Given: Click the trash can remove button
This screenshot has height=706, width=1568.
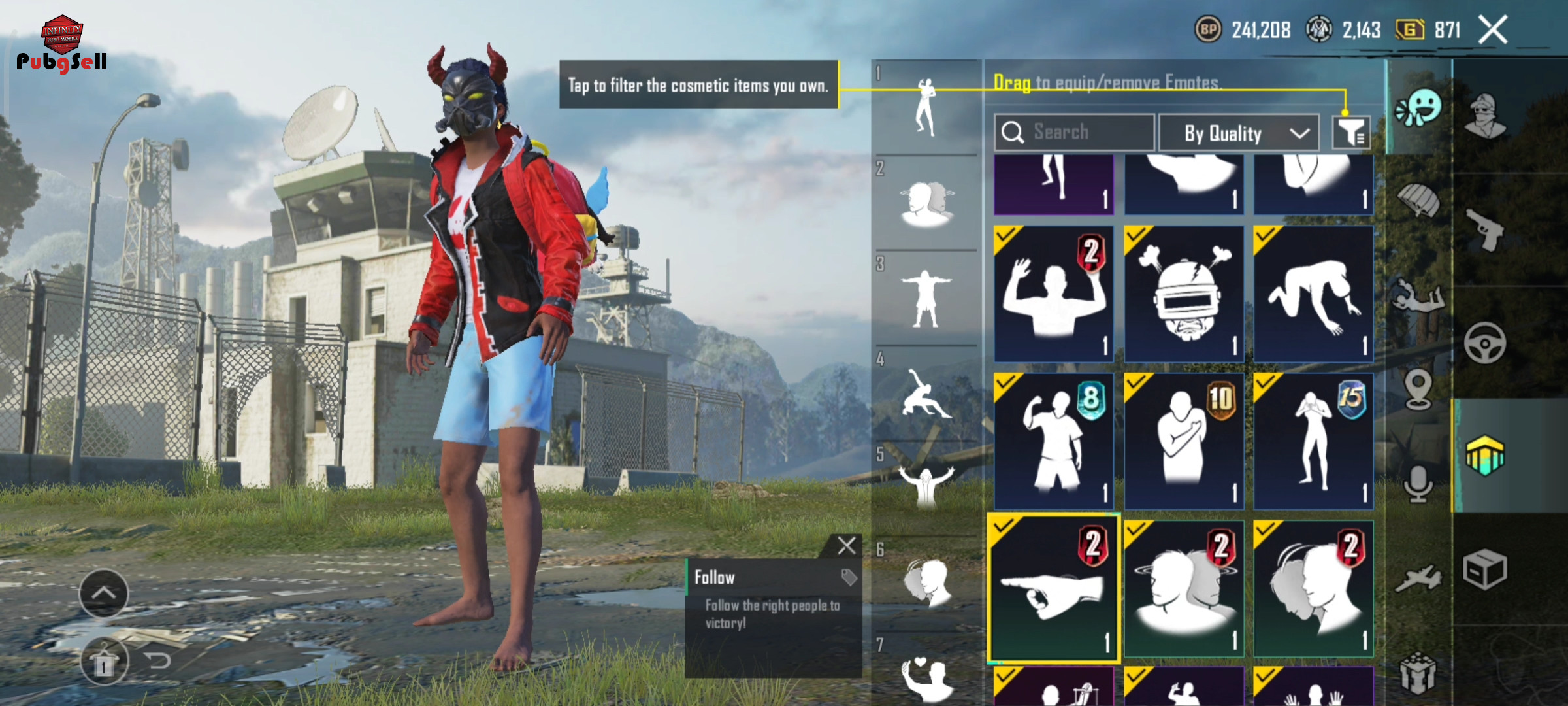Looking at the screenshot, I should click(x=104, y=663).
